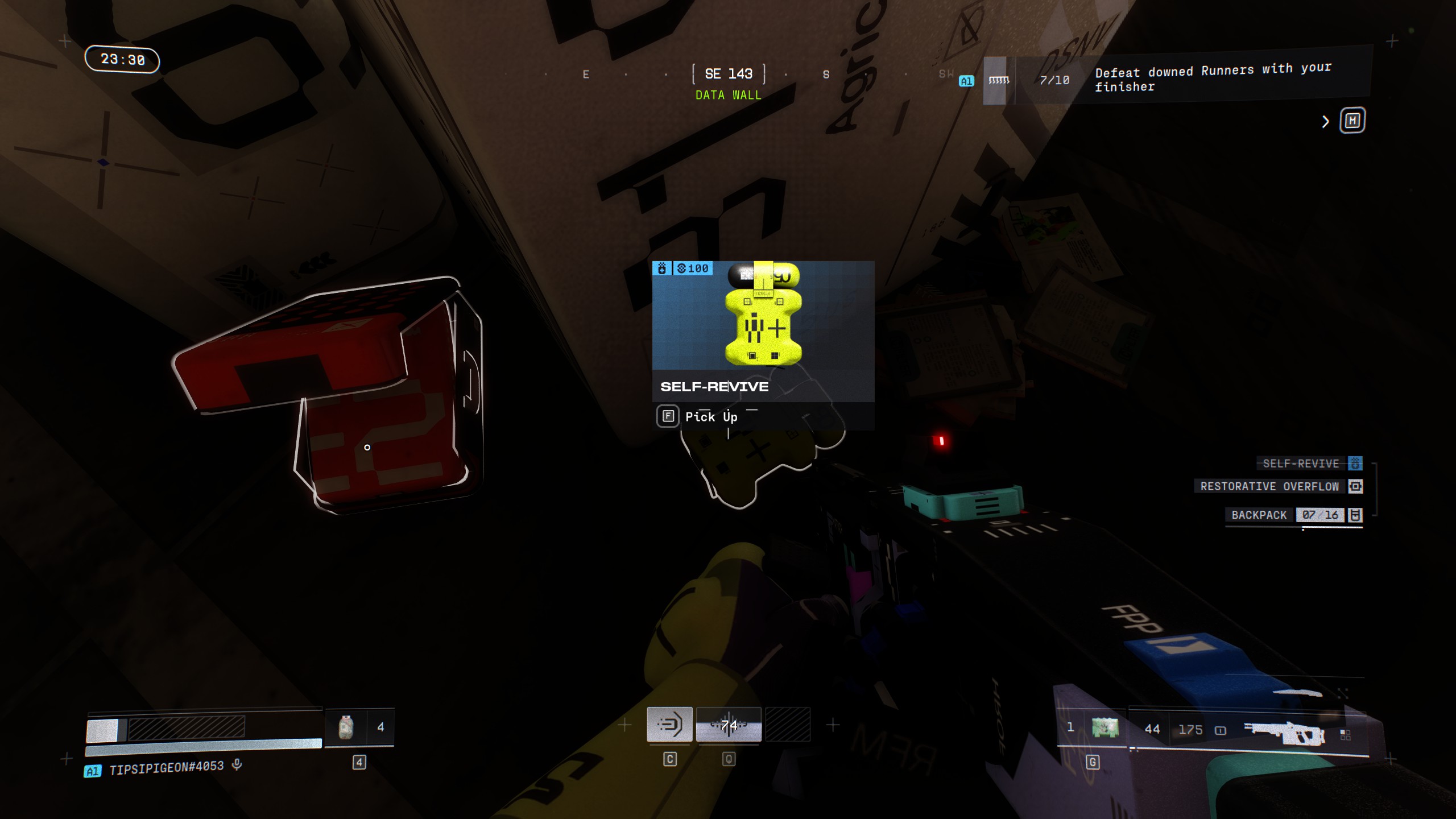
Task: Open the backpack icon
Action: [1355, 515]
